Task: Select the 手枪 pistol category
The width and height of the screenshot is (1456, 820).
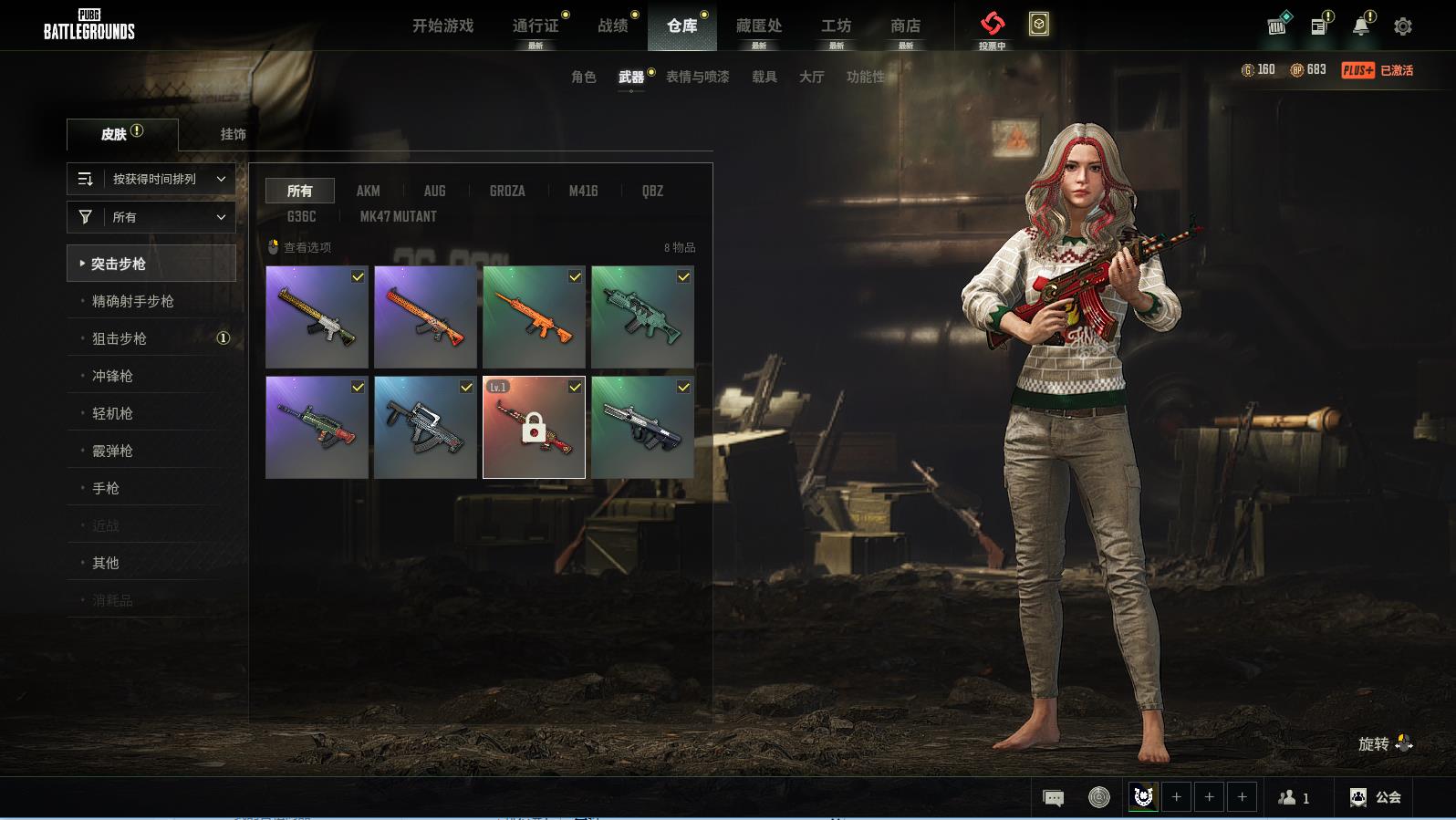Action: 106,488
